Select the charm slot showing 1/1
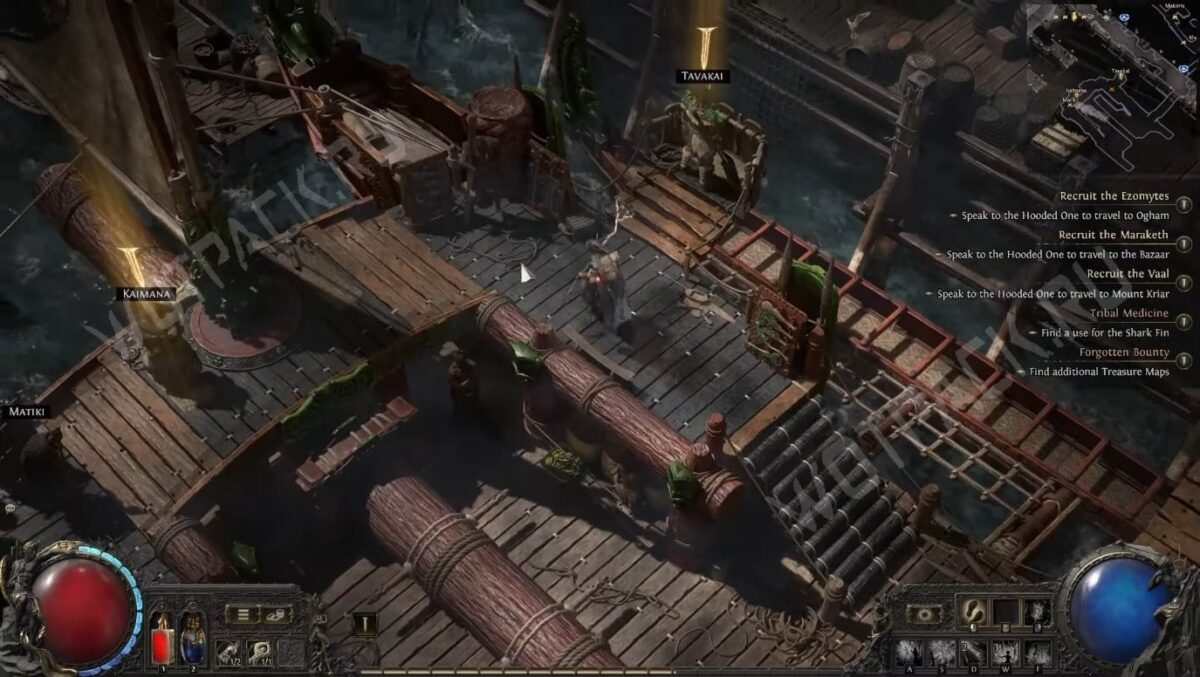The width and height of the screenshot is (1200, 677). point(259,651)
